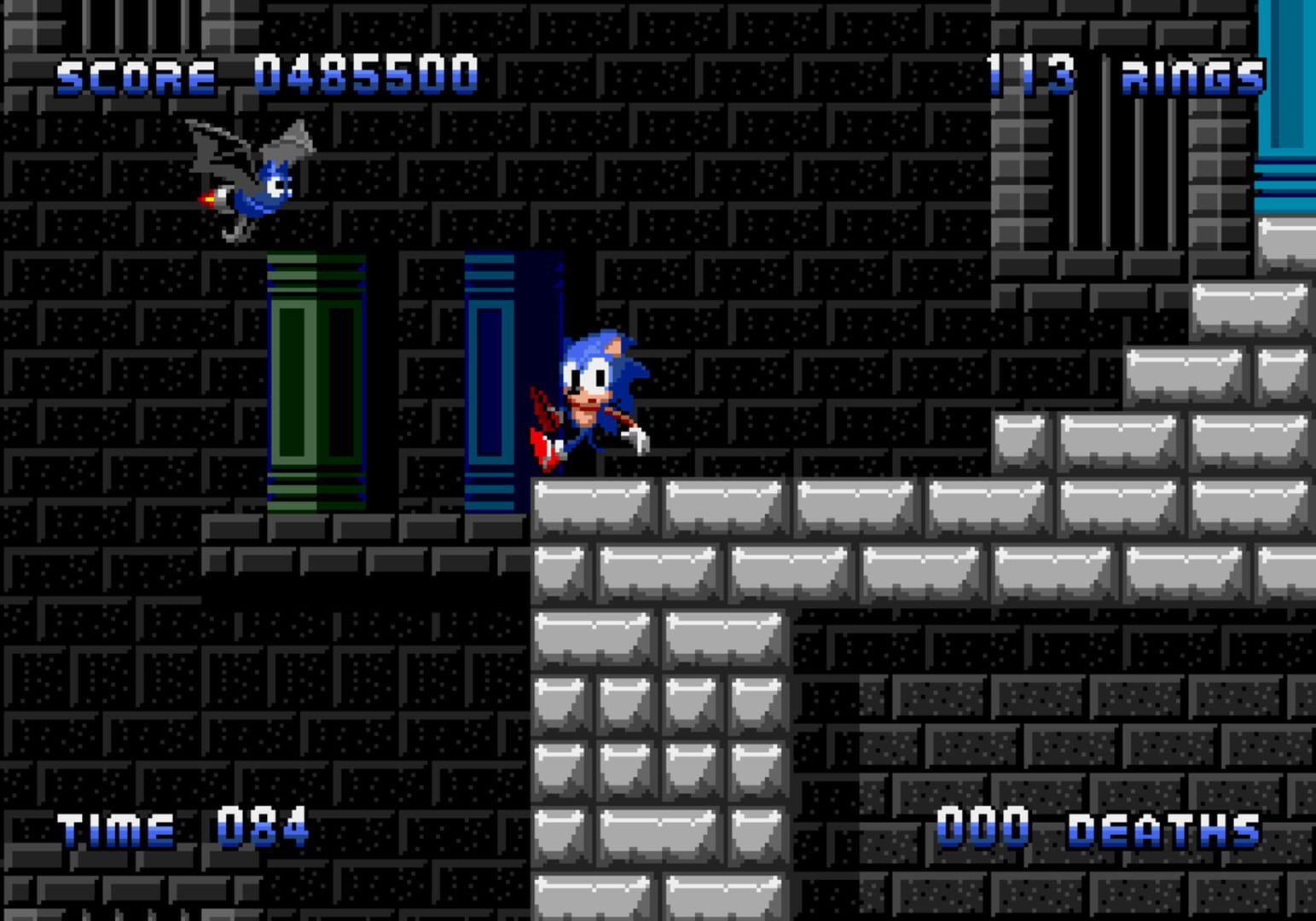Click the green stone pillar
This screenshot has height=921, width=1316.
tap(316, 384)
